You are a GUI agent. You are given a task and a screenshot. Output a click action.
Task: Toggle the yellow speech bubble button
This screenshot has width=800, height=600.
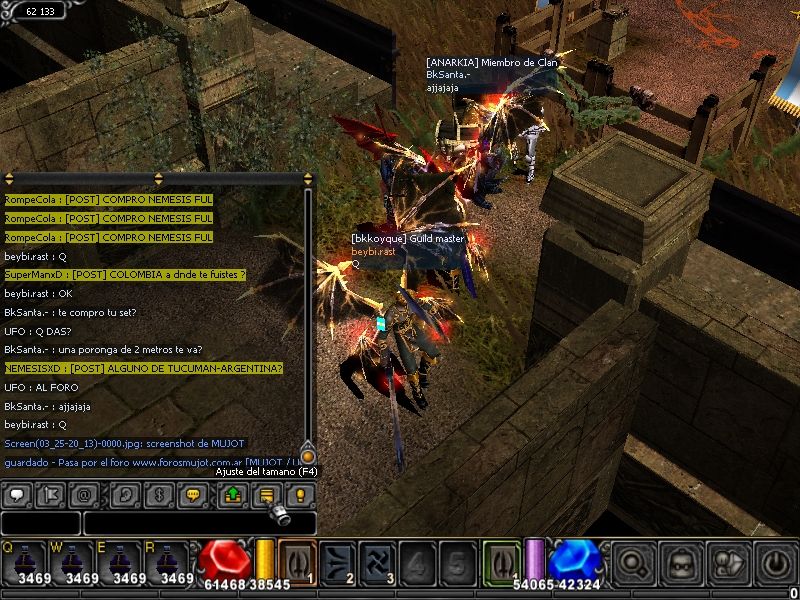pyautogui.click(x=193, y=494)
